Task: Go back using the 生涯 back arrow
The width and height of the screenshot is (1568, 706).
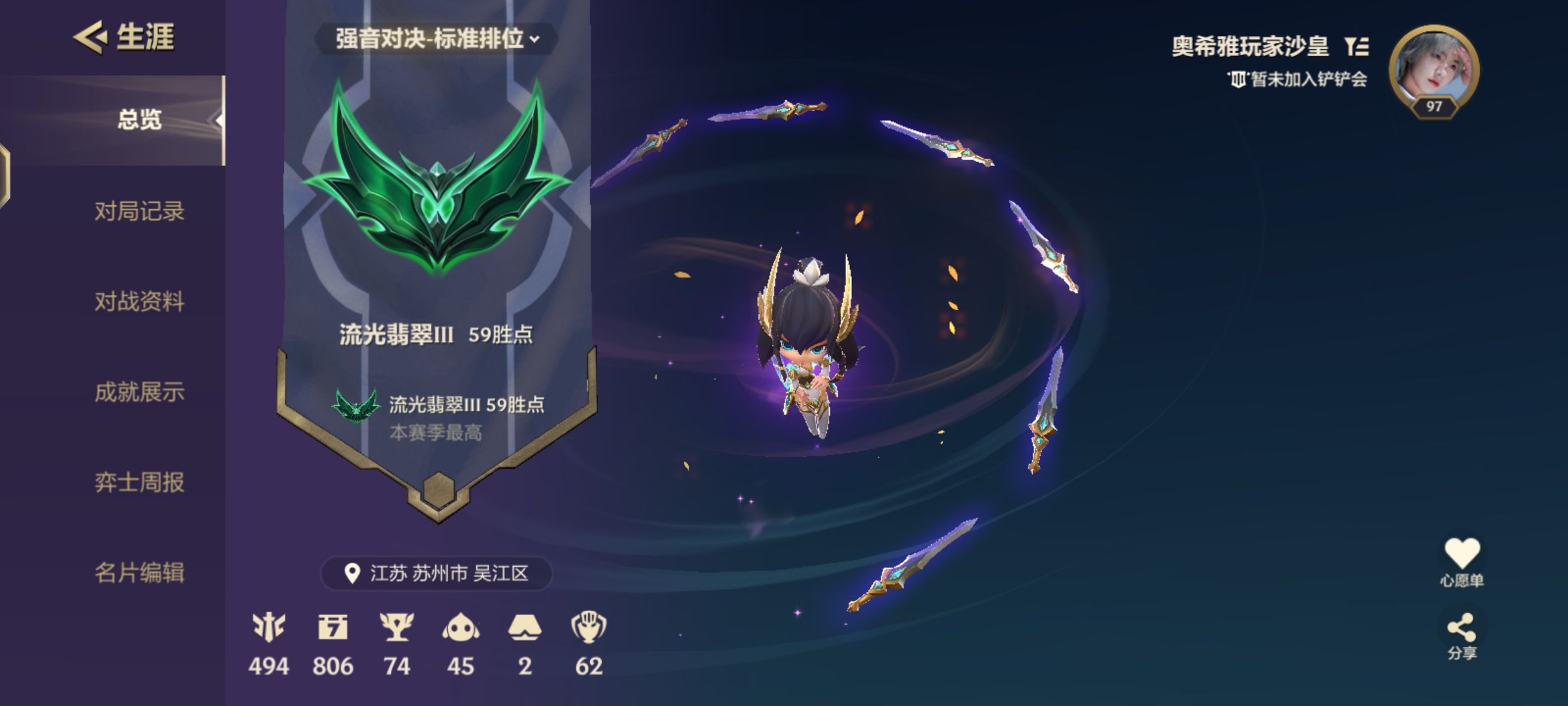Action: point(90,37)
